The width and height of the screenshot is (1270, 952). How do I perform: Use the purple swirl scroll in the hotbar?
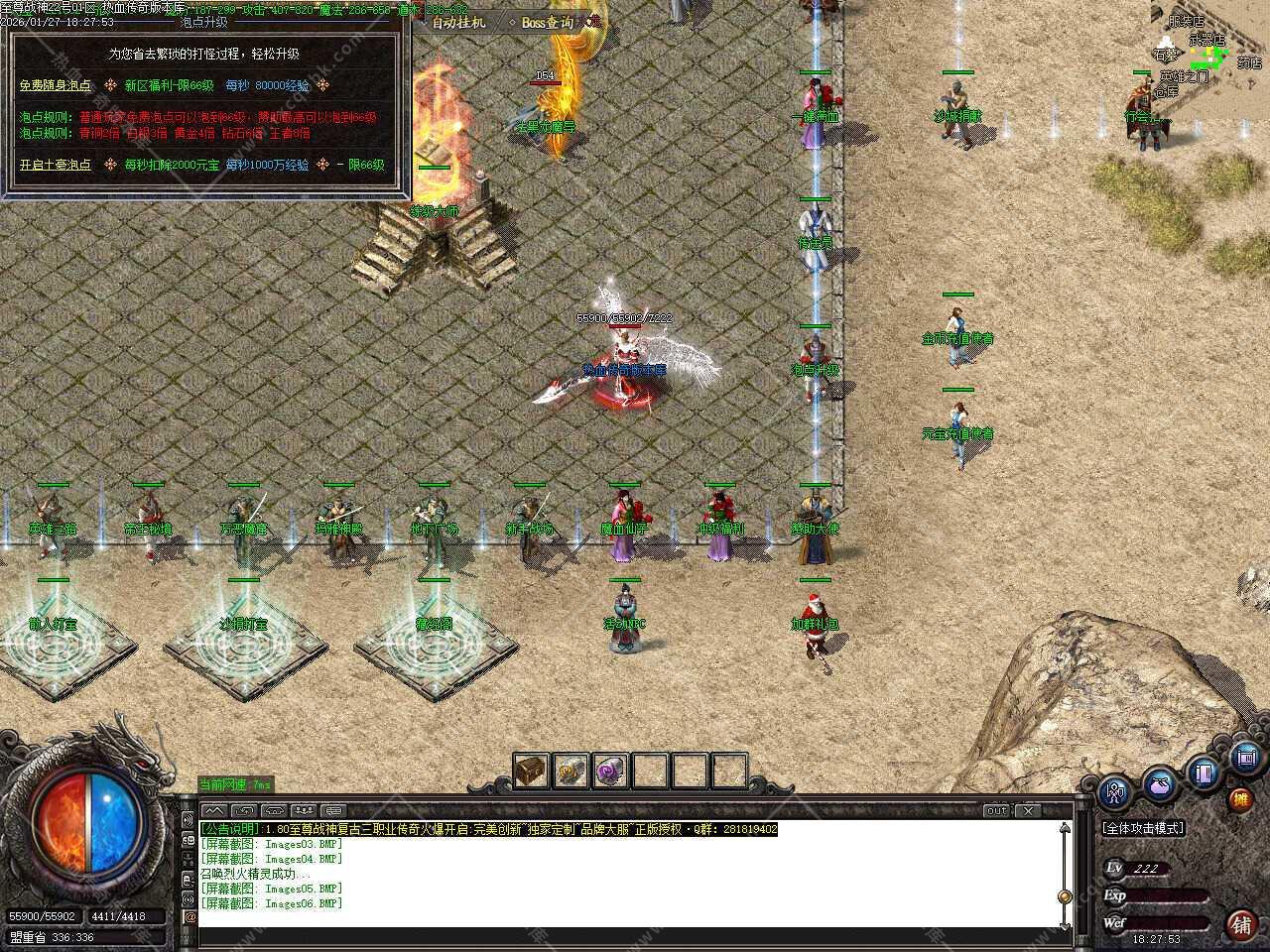tap(610, 771)
